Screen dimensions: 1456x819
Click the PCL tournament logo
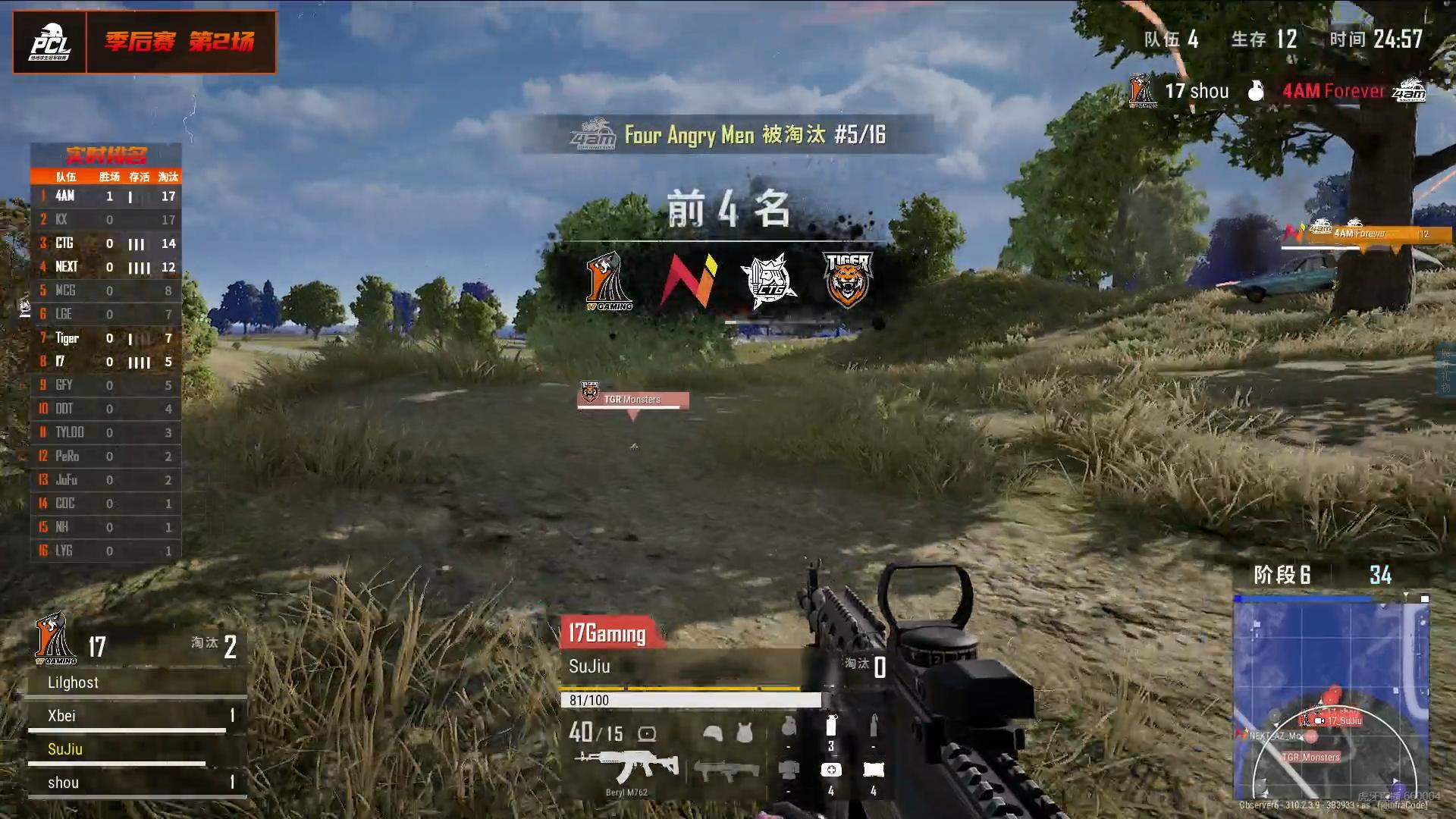(x=50, y=42)
